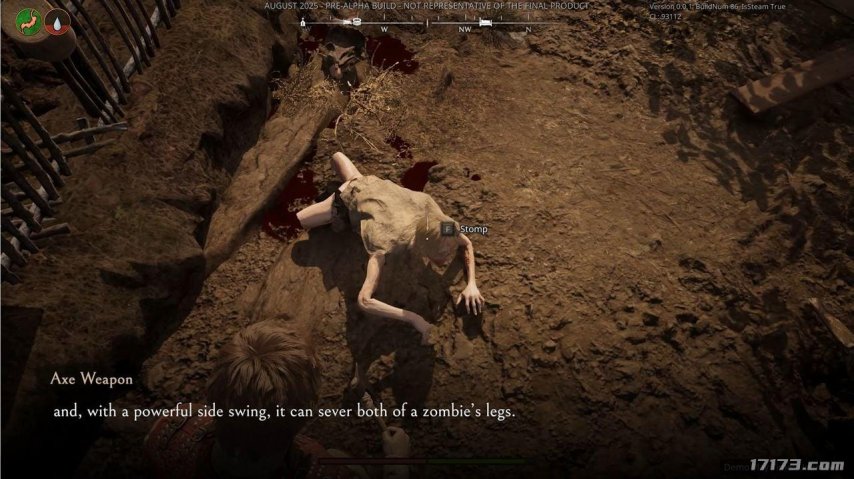The width and height of the screenshot is (854, 479).
Task: Click the water drop thirst icon
Action: pos(55,21)
